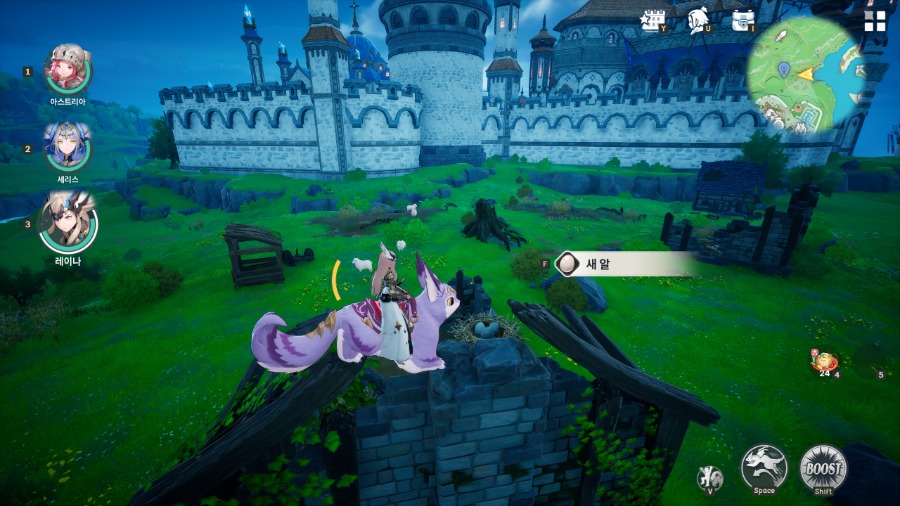Image resolution: width=900 pixels, height=506 pixels.
Task: Open the castle event calendar icon
Action: point(654,20)
